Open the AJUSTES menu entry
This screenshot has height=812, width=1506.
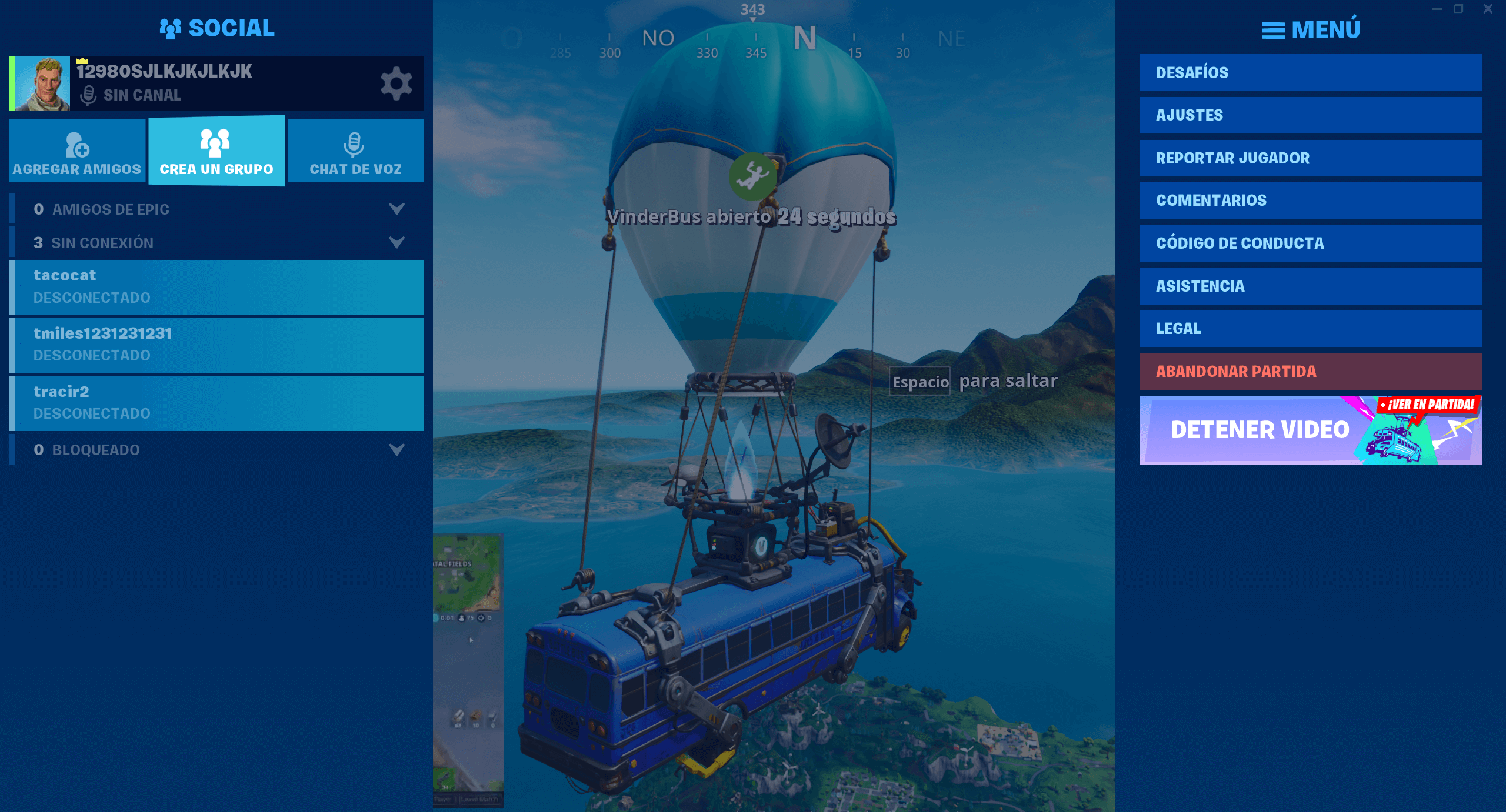[x=1310, y=115]
